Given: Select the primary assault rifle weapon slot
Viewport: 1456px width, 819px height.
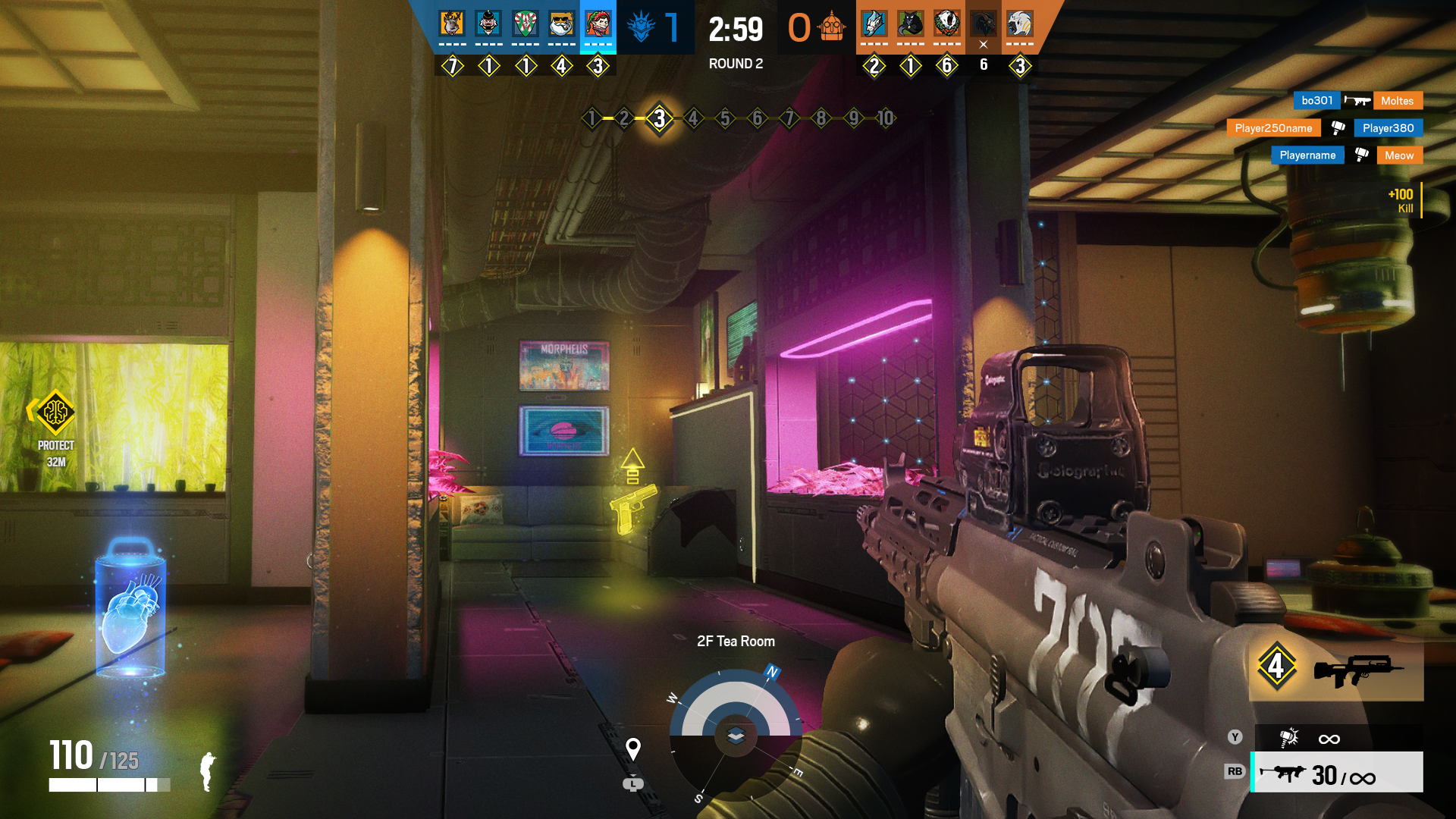Looking at the screenshot, I should click(1337, 773).
